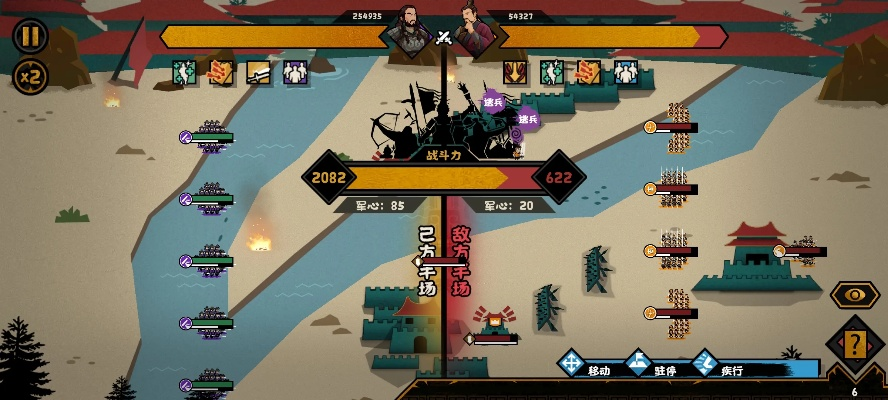The height and width of the screenshot is (400, 888).
Task: Pause the battle
Action: (30, 36)
